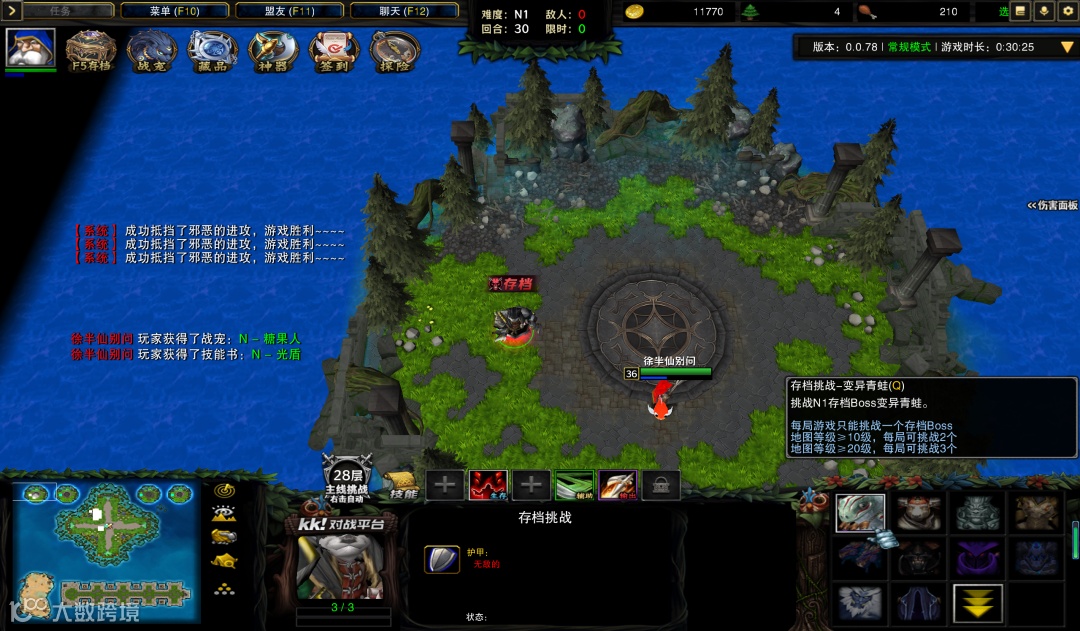Collapse the version info bar arrow

click(1066, 47)
